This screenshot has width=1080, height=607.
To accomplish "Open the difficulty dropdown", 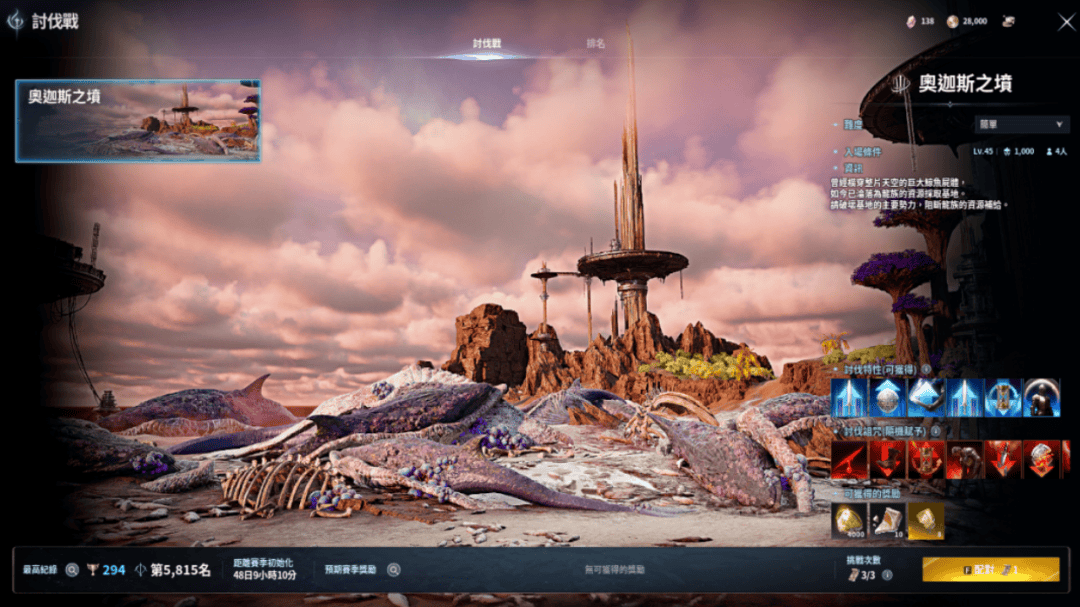I will pyautogui.click(x=1021, y=125).
